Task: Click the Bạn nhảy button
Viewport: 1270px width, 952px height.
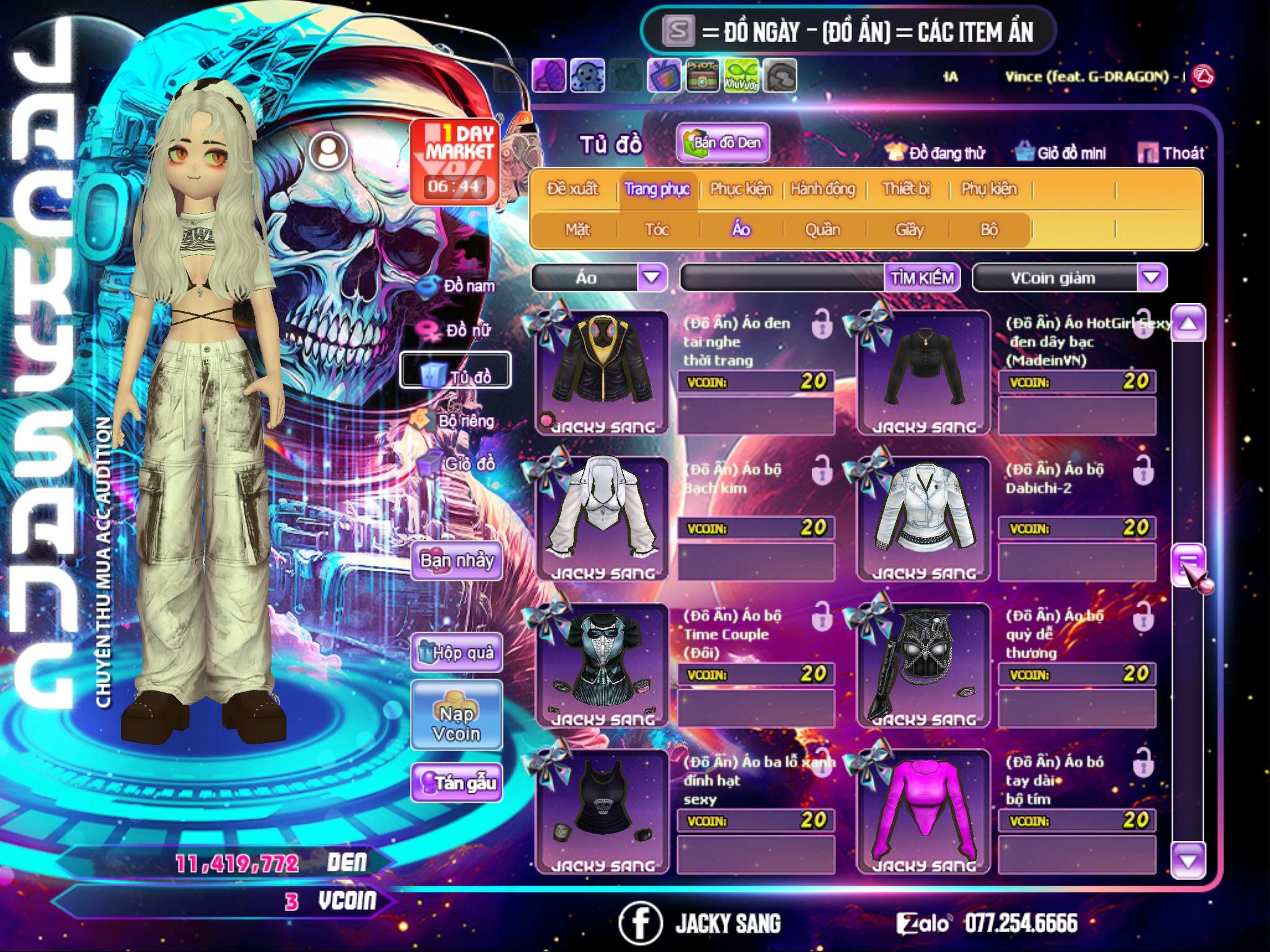Action: 457,561
